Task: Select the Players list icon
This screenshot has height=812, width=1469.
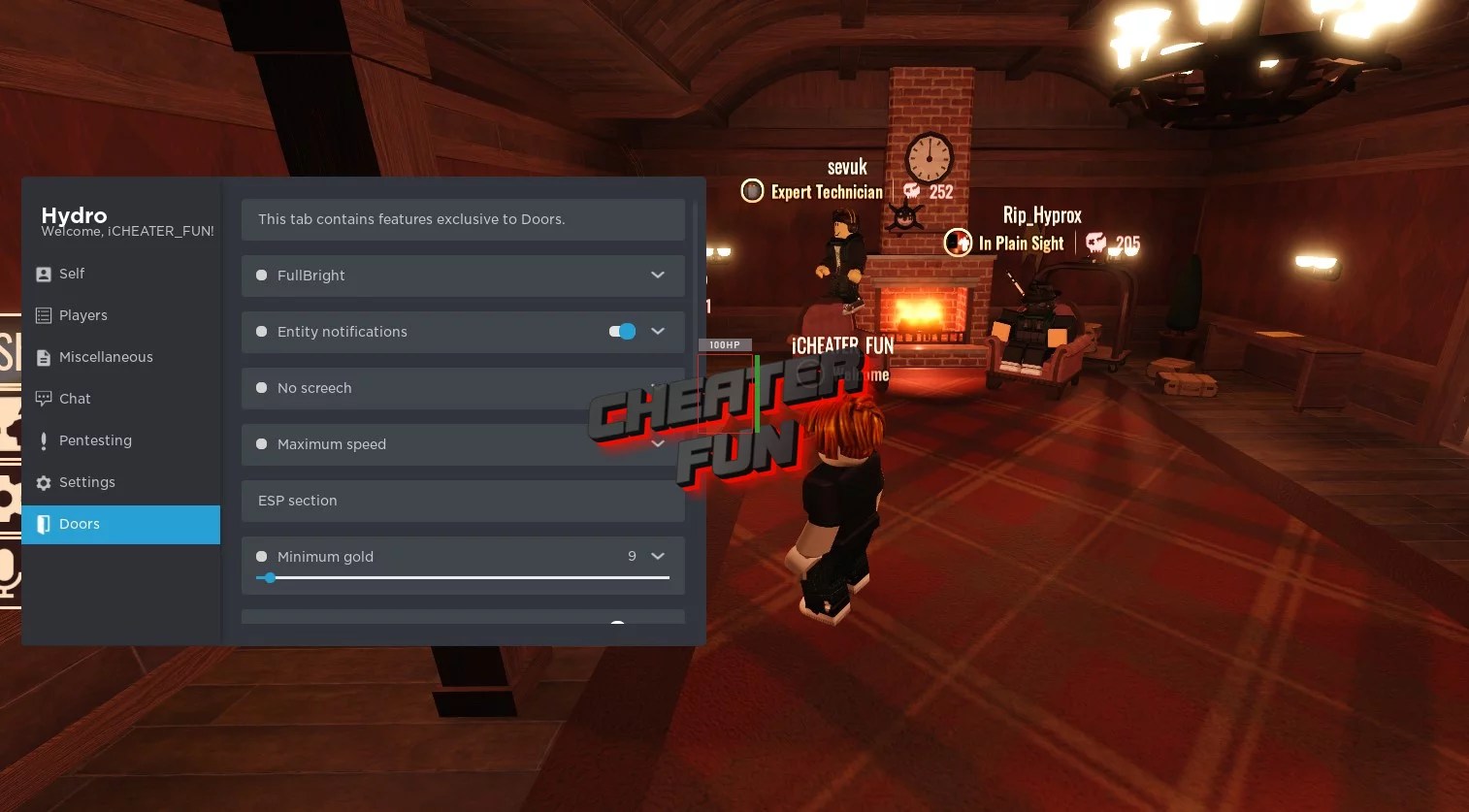Action: (x=43, y=314)
